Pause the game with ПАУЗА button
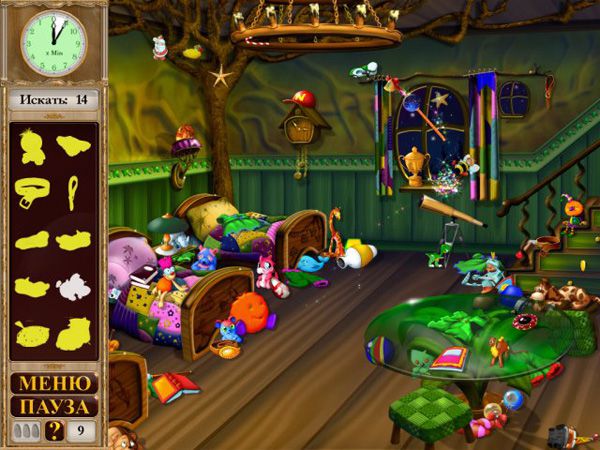 pos(54,407)
